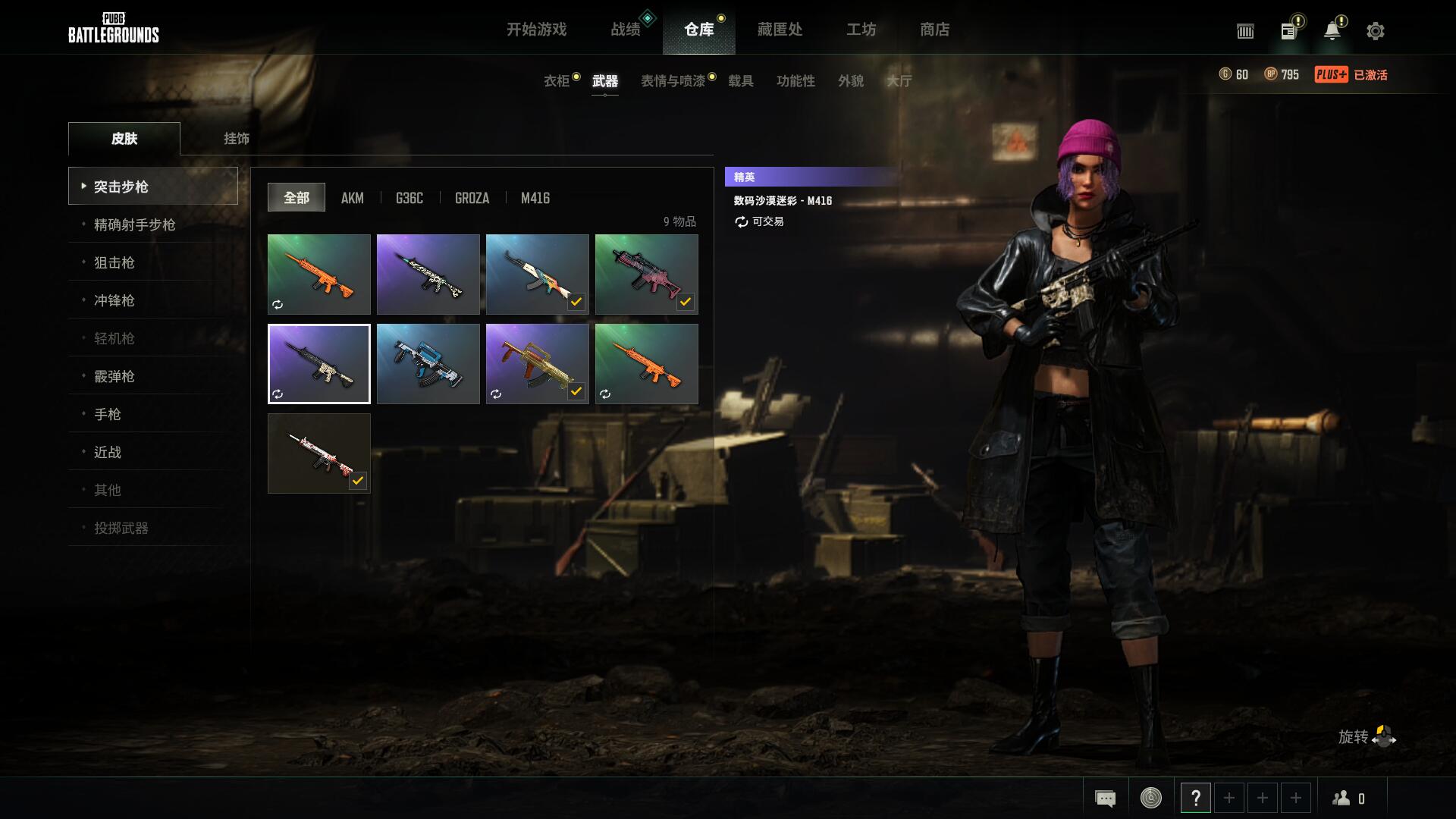Click the matchmaking radar icon
The width and height of the screenshot is (1456, 819).
point(1151,798)
